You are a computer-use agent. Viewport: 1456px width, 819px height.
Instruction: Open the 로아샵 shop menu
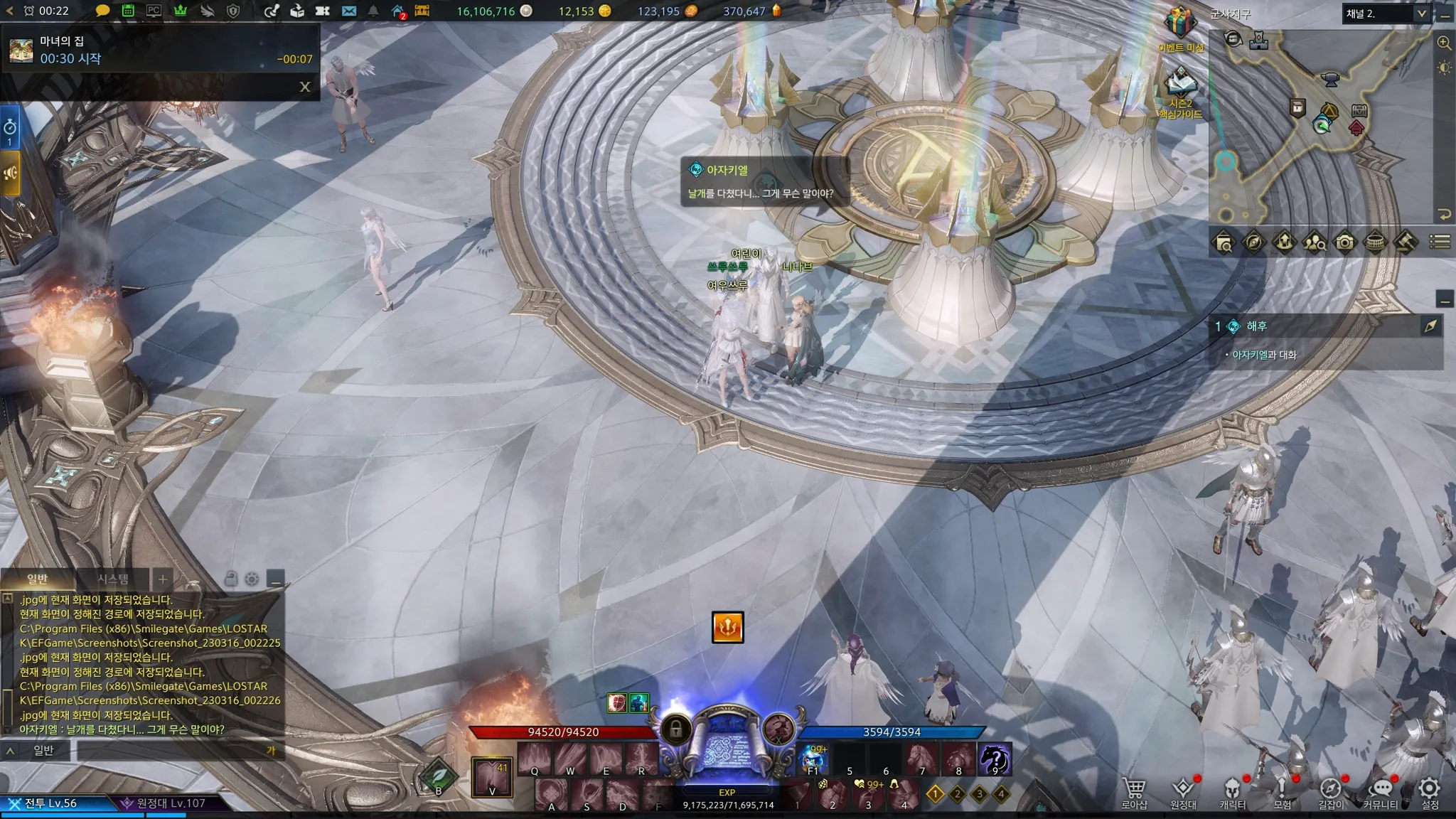coord(1134,791)
